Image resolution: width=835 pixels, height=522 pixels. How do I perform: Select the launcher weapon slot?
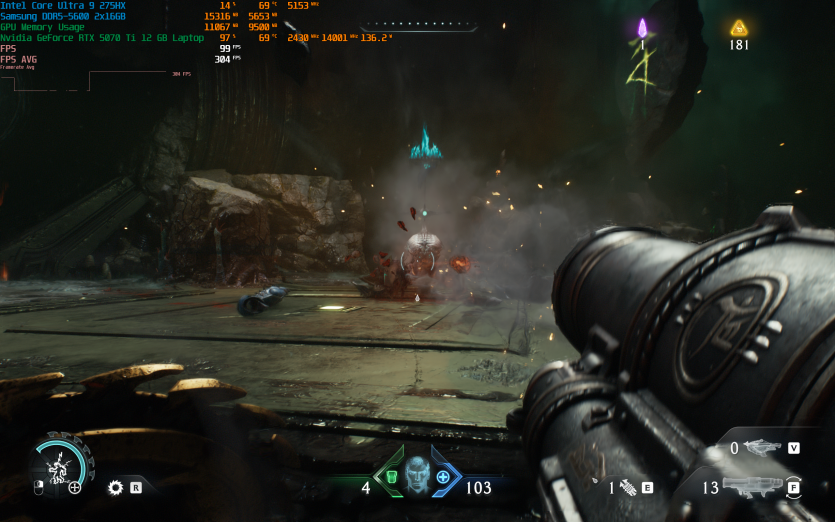pyautogui.click(x=751, y=487)
